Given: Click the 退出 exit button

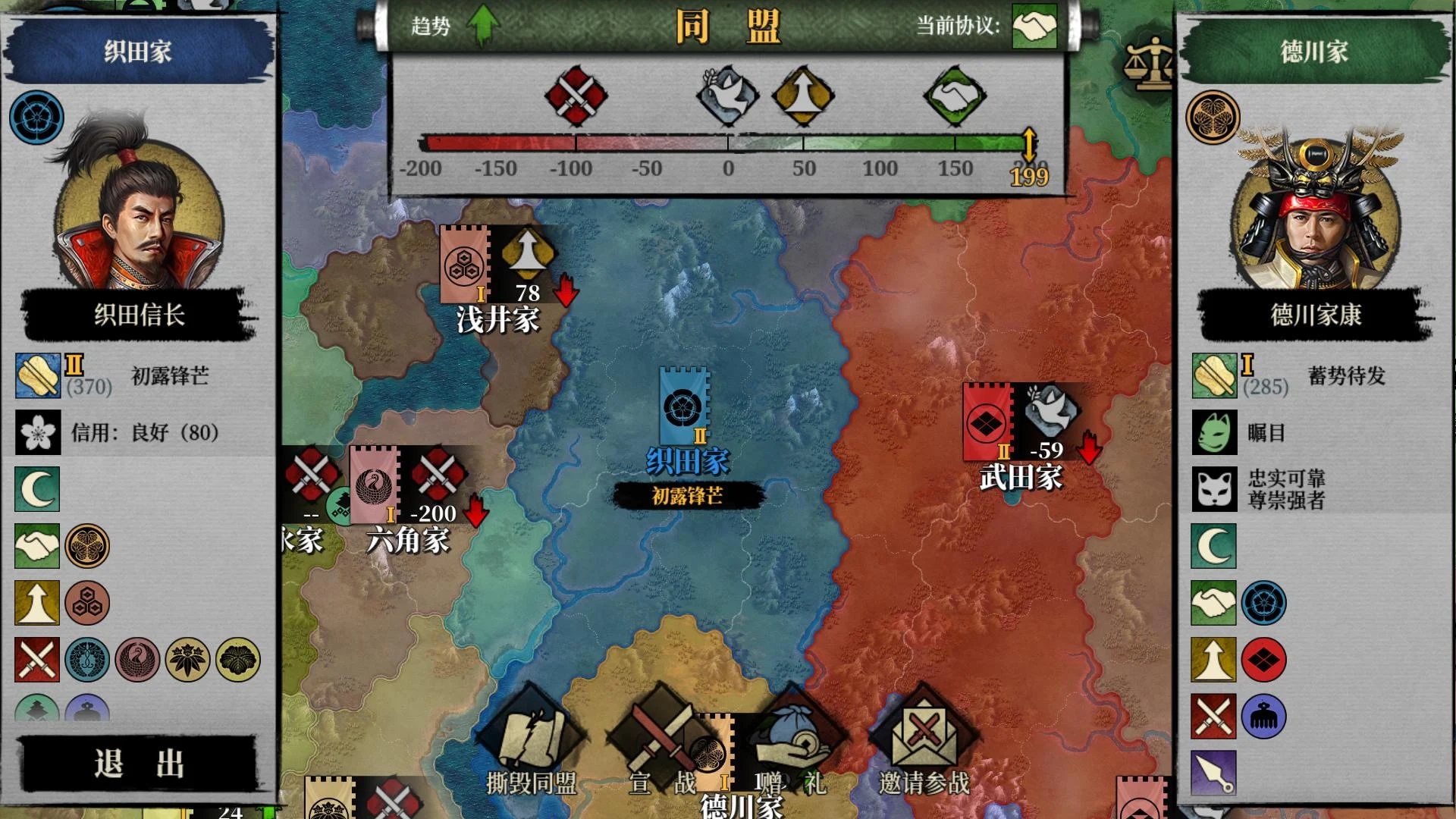Looking at the screenshot, I should coord(140,763).
